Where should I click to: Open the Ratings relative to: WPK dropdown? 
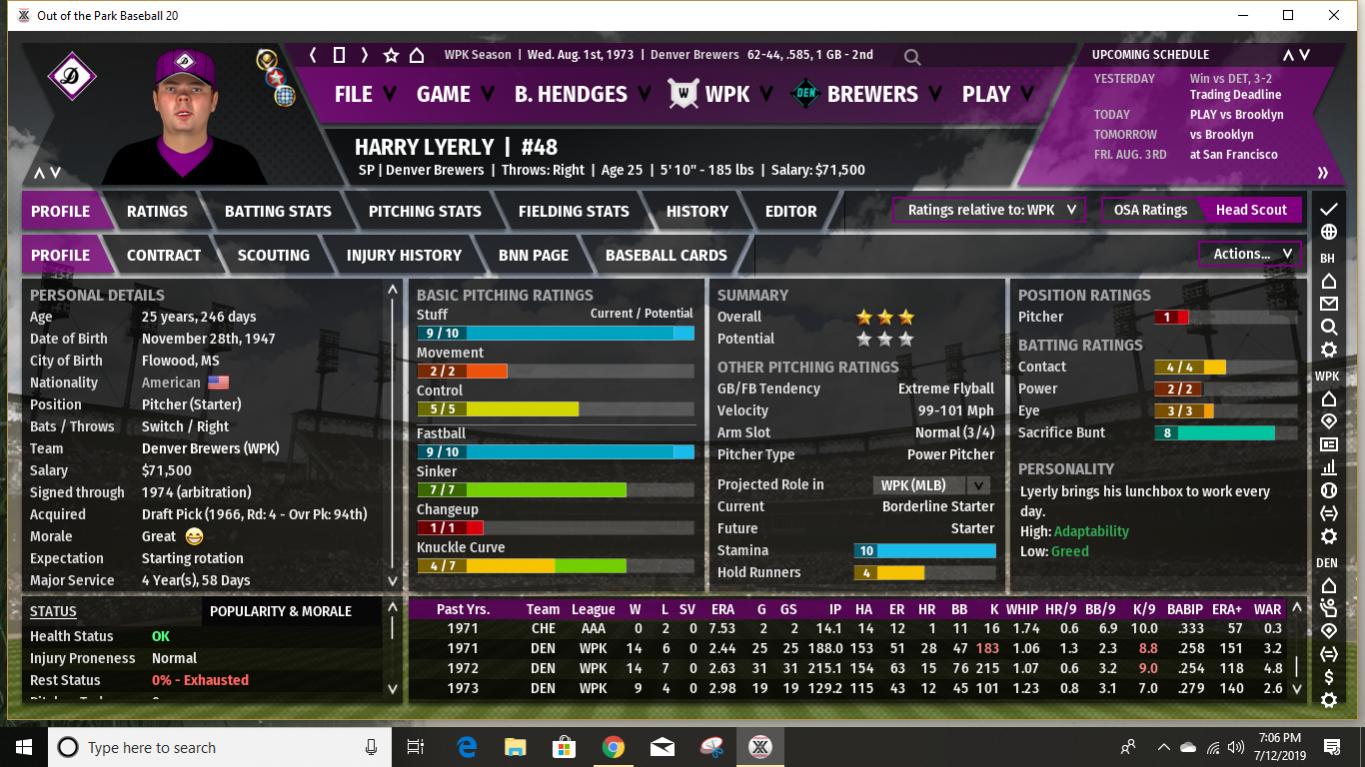[988, 210]
